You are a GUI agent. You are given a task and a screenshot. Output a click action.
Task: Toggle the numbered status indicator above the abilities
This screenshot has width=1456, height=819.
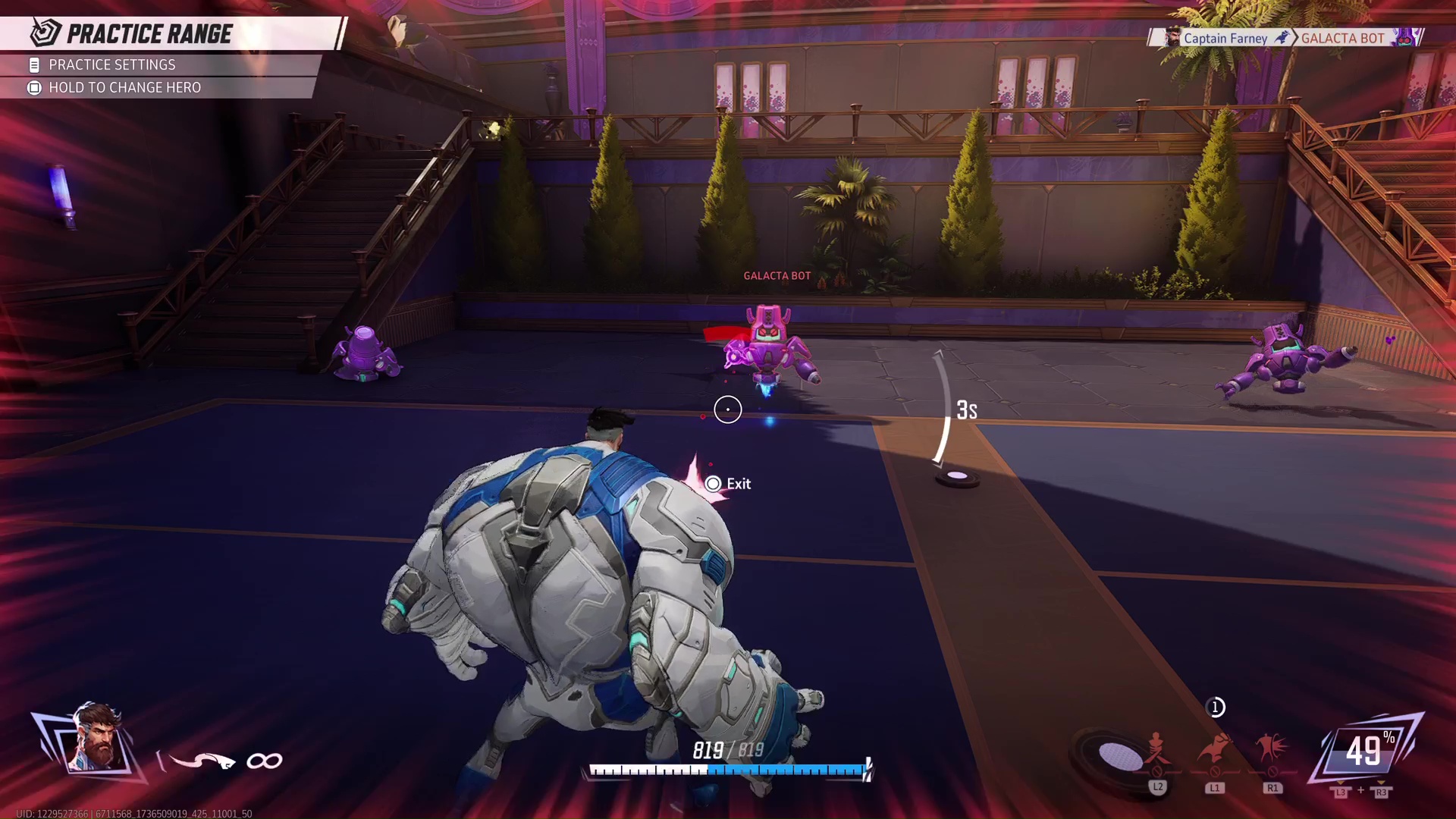[x=1216, y=707]
